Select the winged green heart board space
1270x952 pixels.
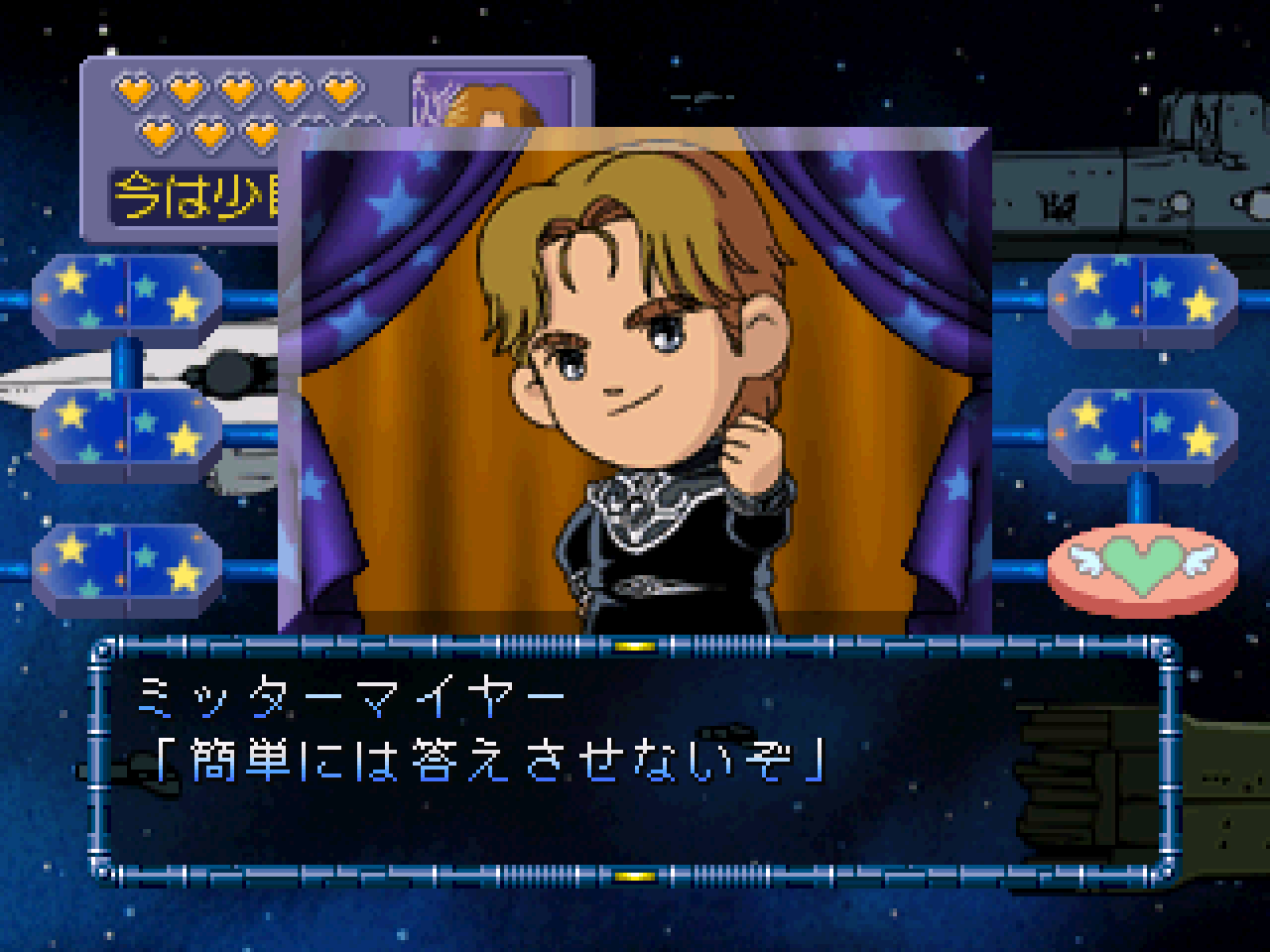click(x=1143, y=569)
